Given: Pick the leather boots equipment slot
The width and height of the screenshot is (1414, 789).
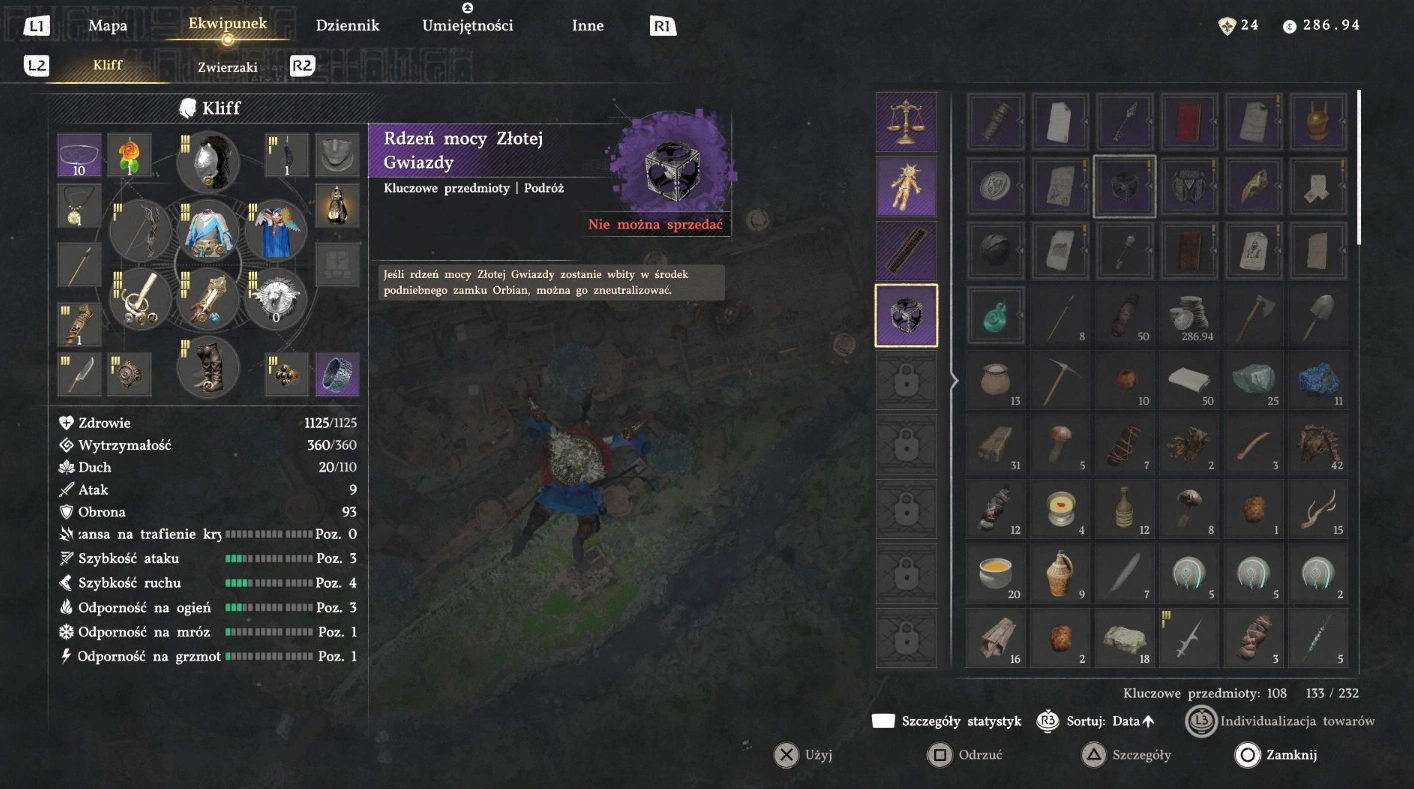Looking at the screenshot, I should click(208, 367).
